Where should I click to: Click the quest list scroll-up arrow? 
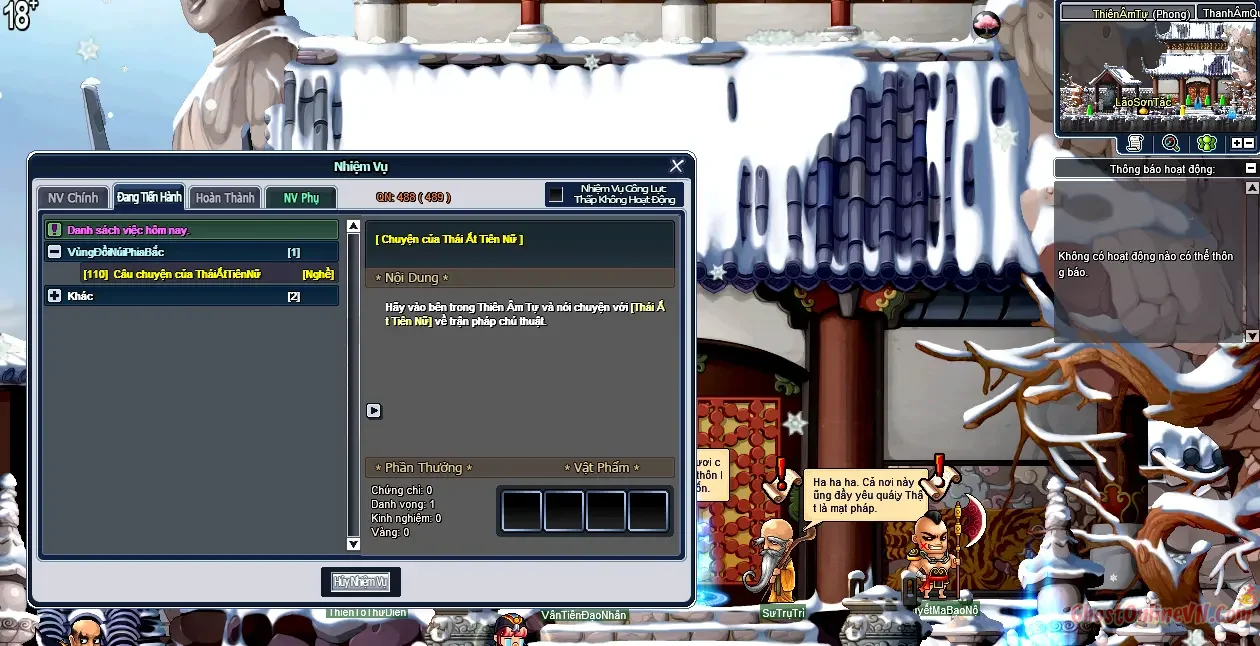(x=353, y=227)
